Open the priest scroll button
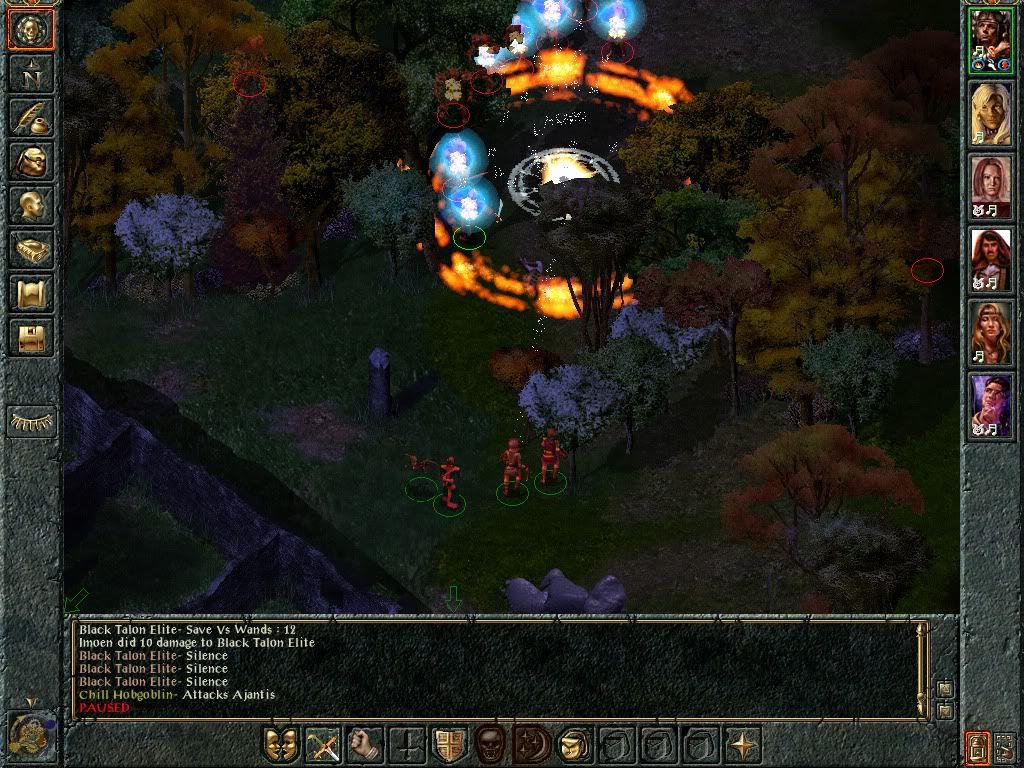Viewport: 1024px width, 768px height. click(x=31, y=293)
